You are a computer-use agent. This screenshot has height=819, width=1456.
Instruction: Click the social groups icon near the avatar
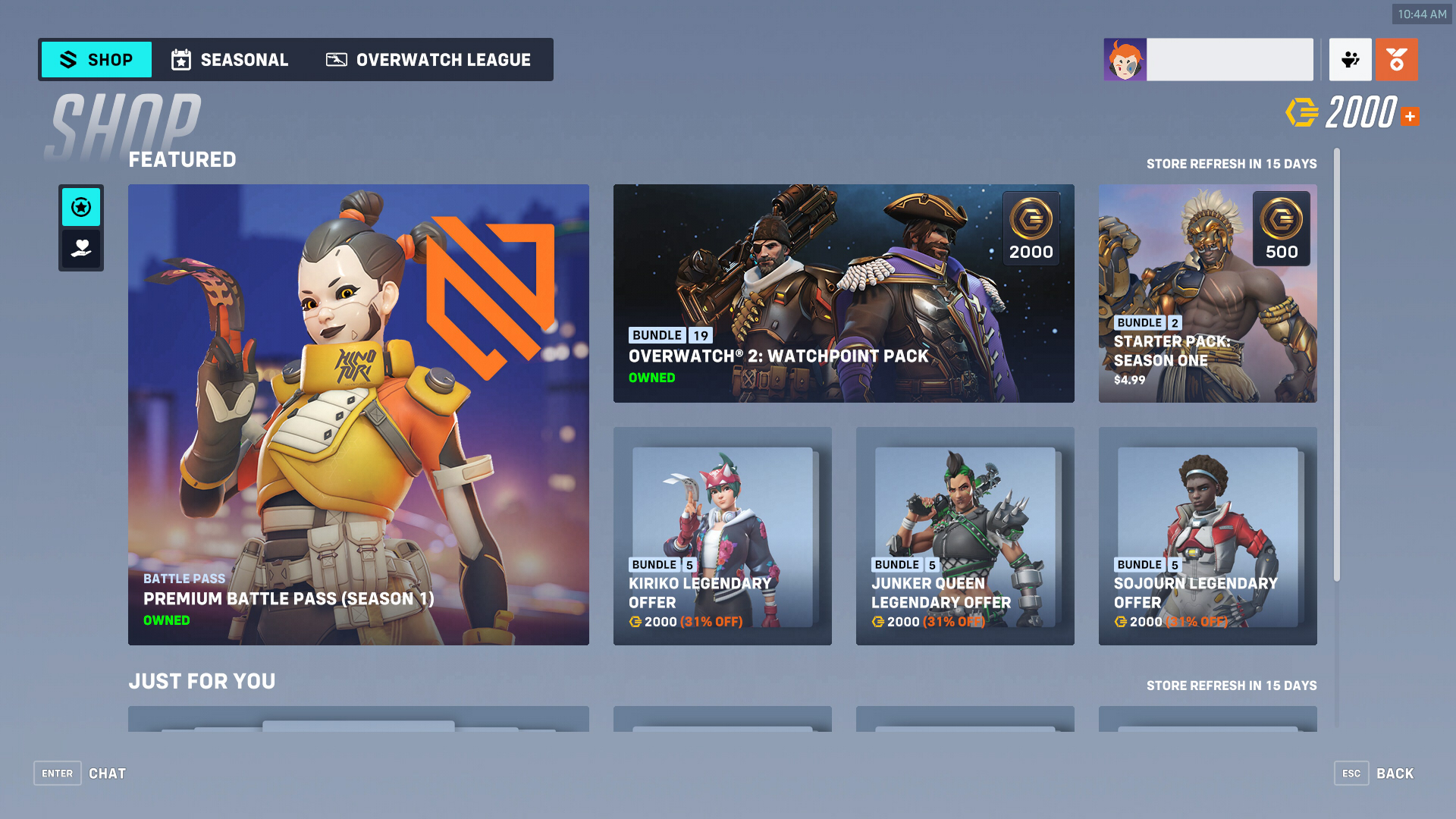[x=1350, y=59]
